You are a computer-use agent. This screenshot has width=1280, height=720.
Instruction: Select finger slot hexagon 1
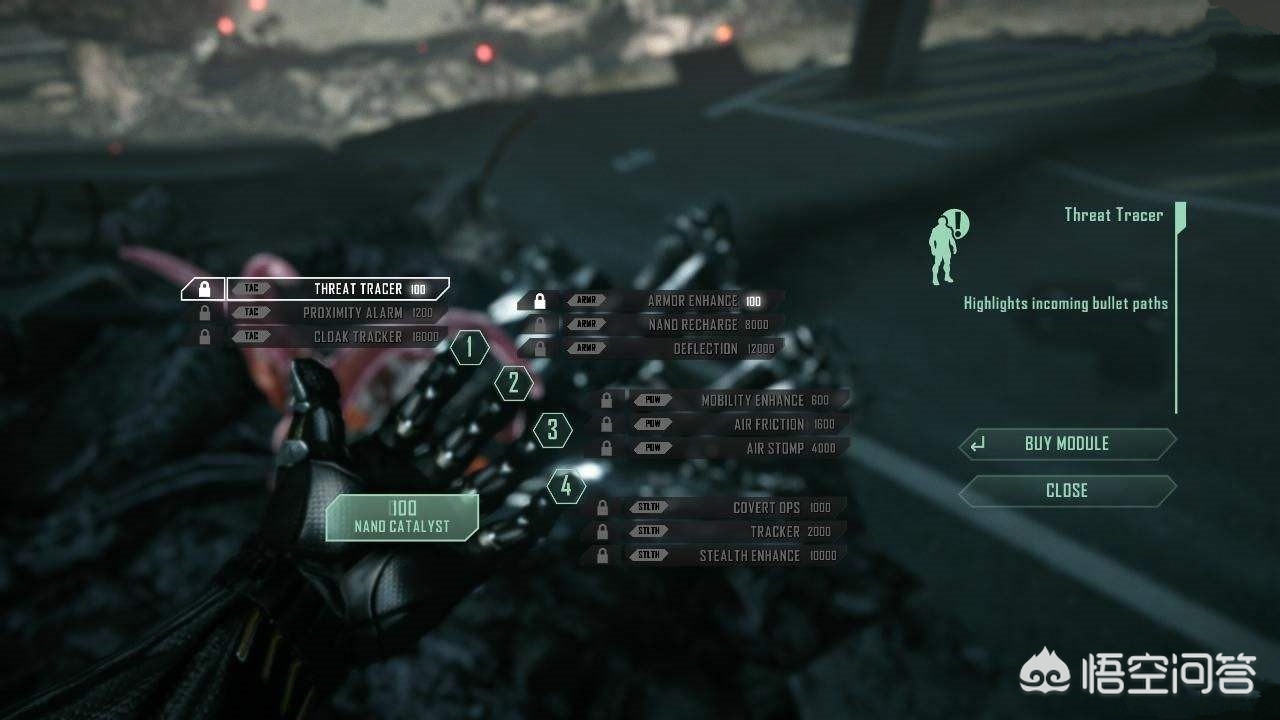(469, 348)
